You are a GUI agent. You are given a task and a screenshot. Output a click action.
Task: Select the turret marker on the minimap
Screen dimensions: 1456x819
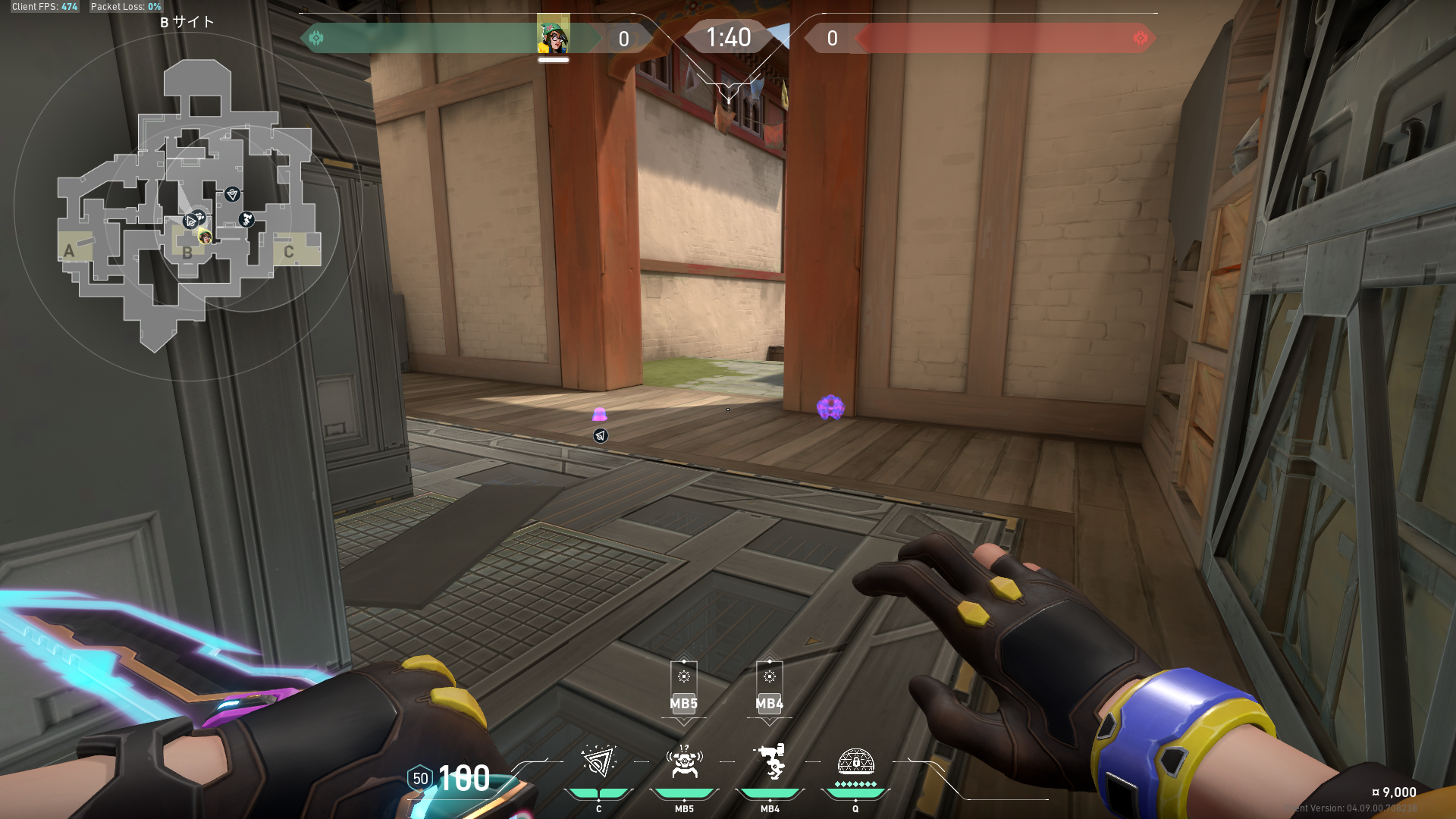[246, 220]
